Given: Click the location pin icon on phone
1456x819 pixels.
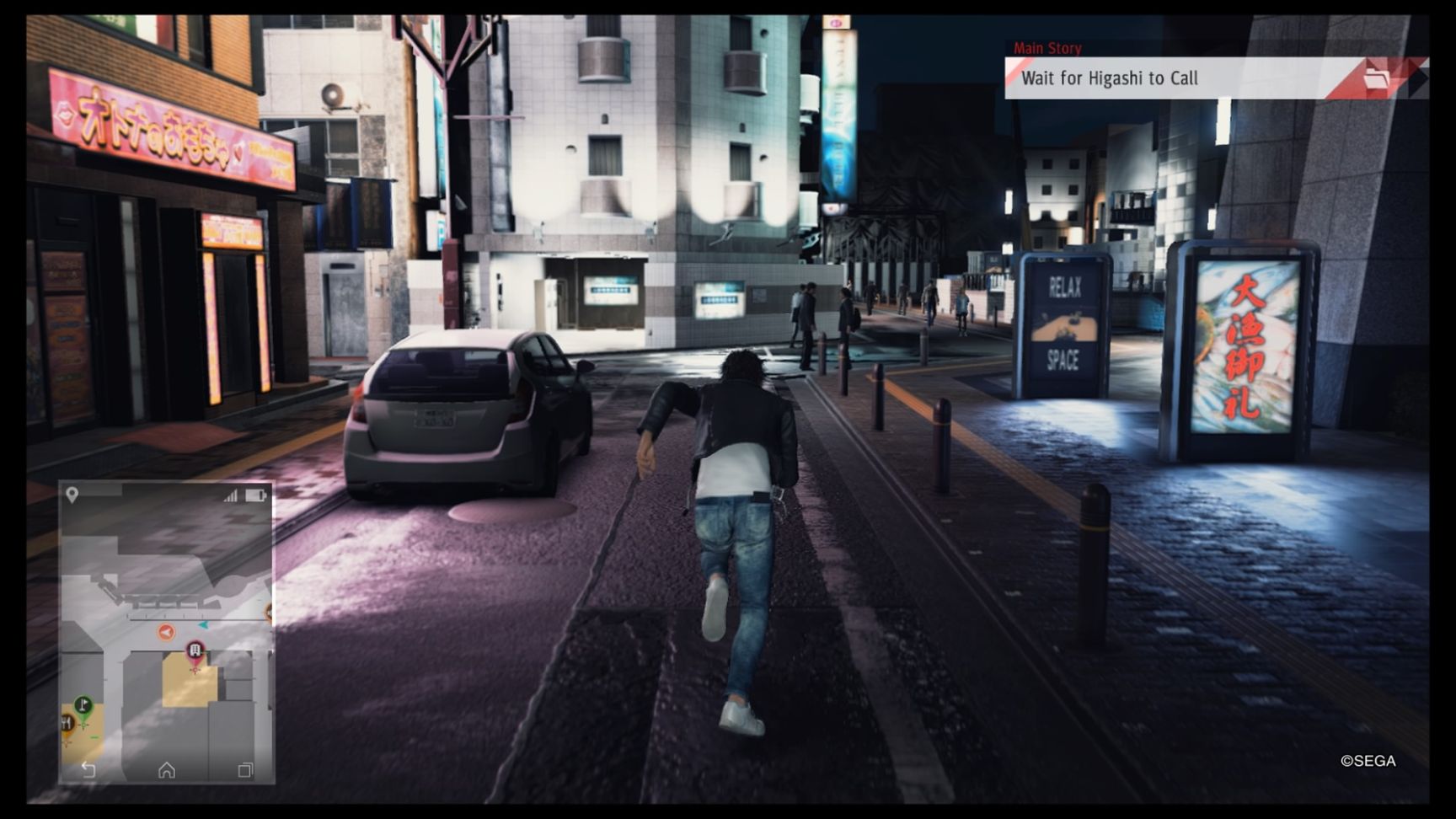Looking at the screenshot, I should click(x=72, y=495).
